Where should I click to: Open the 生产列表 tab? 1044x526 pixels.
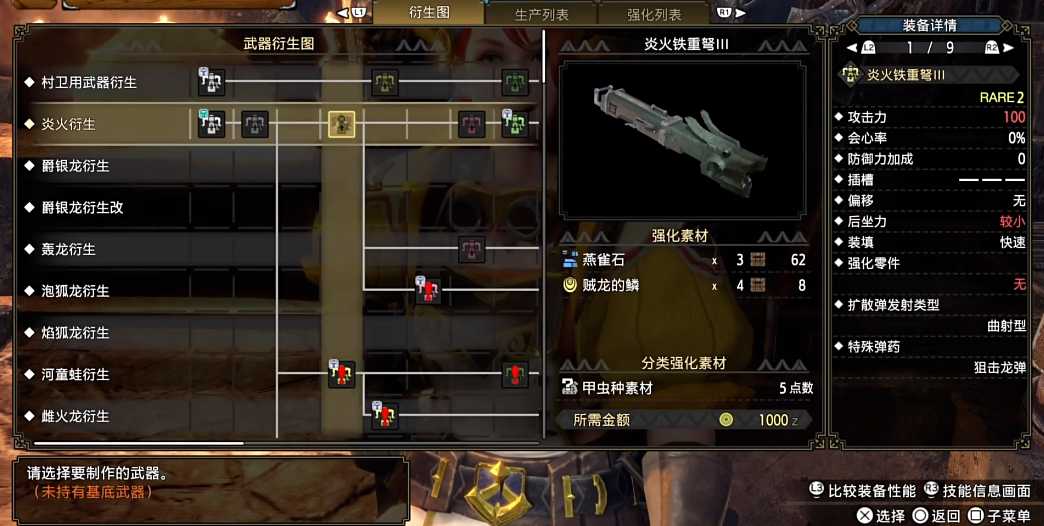tap(541, 15)
